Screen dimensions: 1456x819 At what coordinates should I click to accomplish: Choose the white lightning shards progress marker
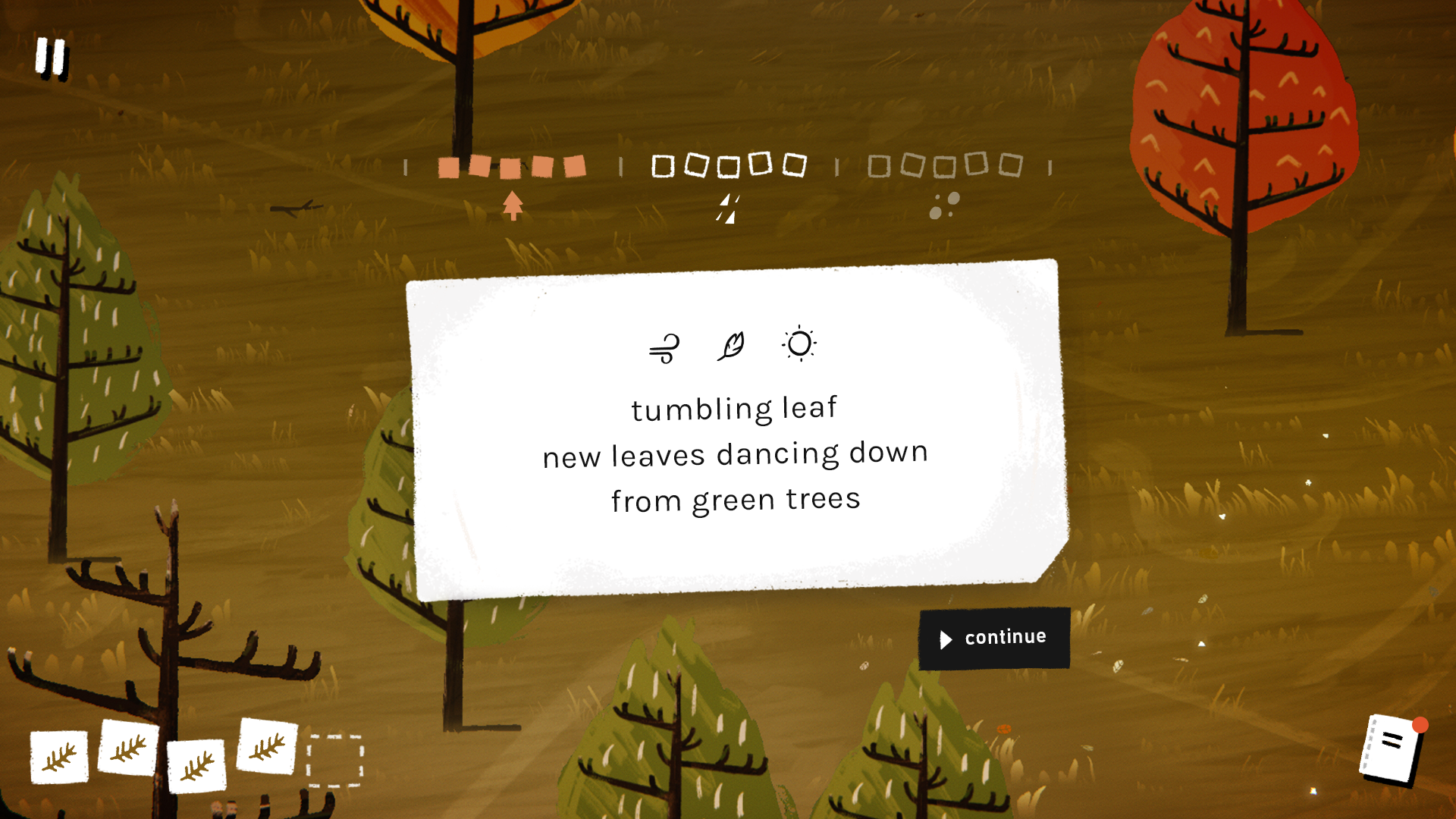tap(728, 209)
